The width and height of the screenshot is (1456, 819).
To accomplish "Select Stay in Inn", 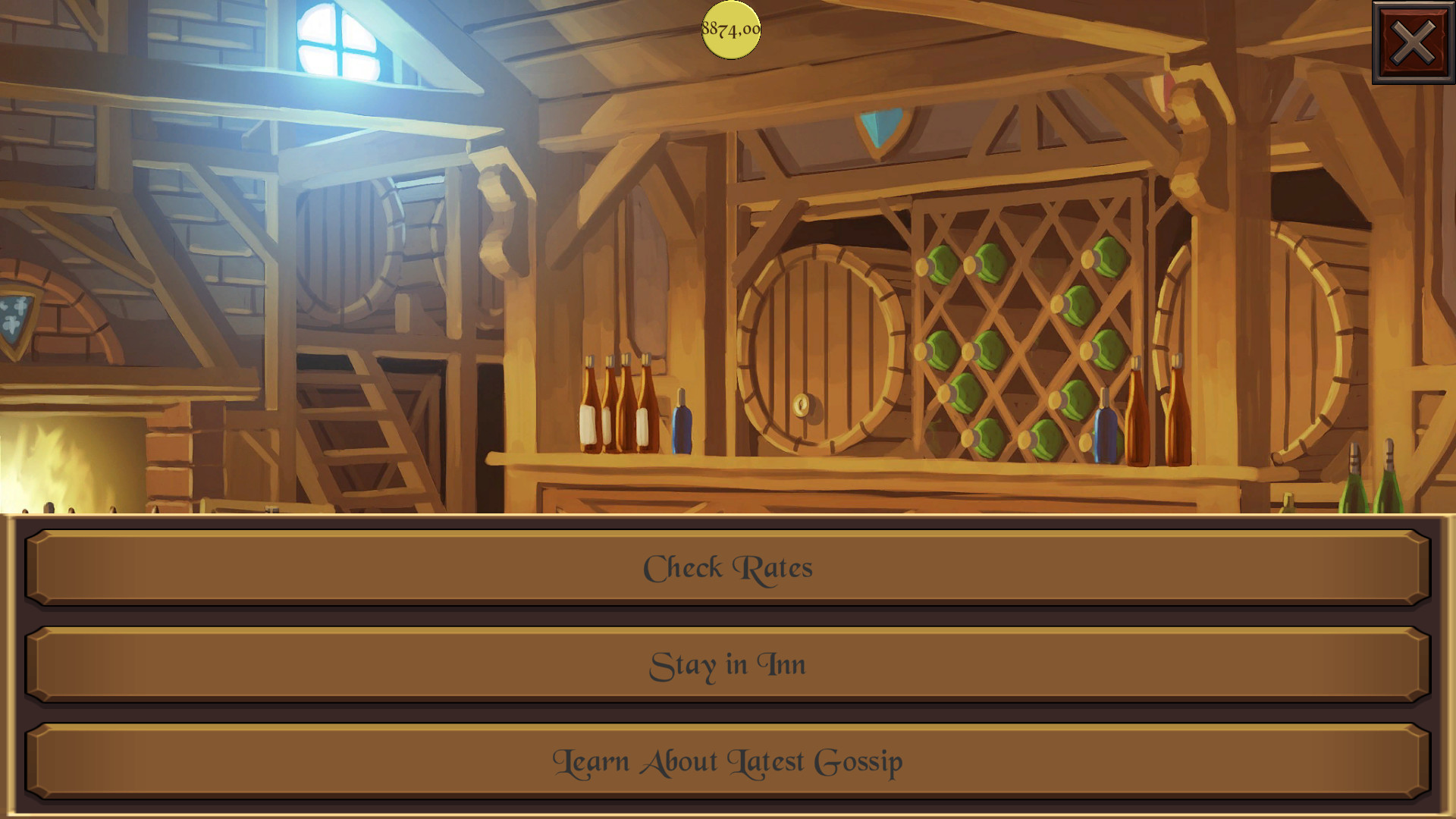I will tap(728, 664).
